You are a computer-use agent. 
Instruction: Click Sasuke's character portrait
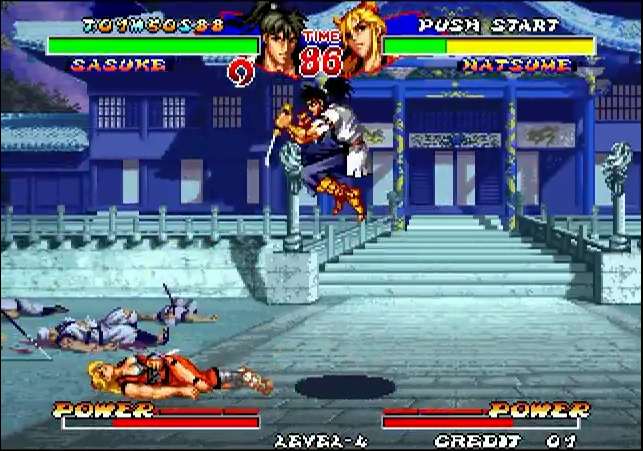pyautogui.click(x=281, y=42)
